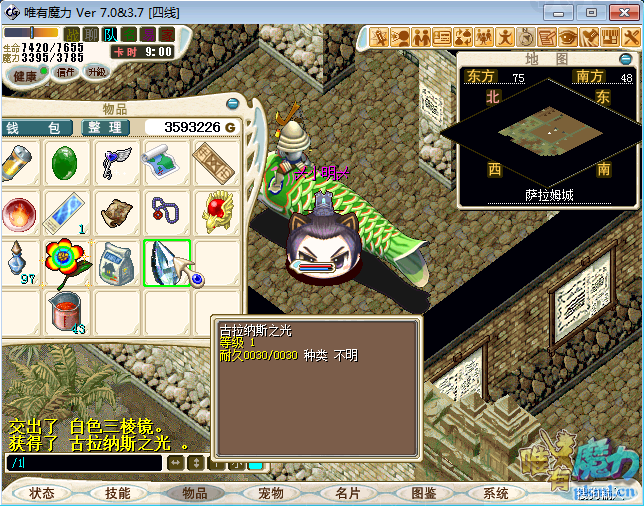Image resolution: width=644 pixels, height=506 pixels.
Task: Collapse the 地图 map panel
Action: click(624, 57)
